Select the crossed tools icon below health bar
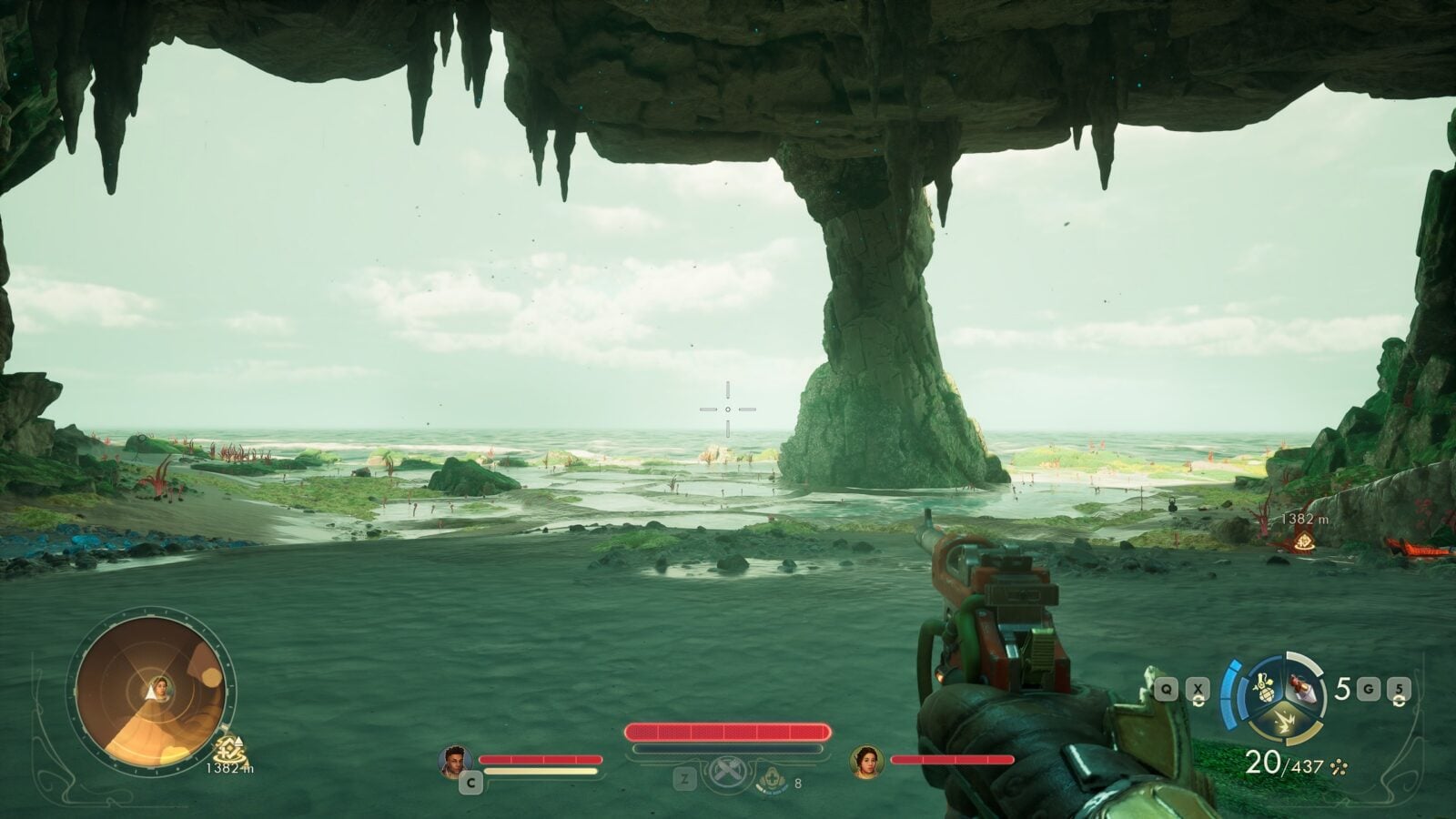1456x819 pixels. click(x=728, y=774)
